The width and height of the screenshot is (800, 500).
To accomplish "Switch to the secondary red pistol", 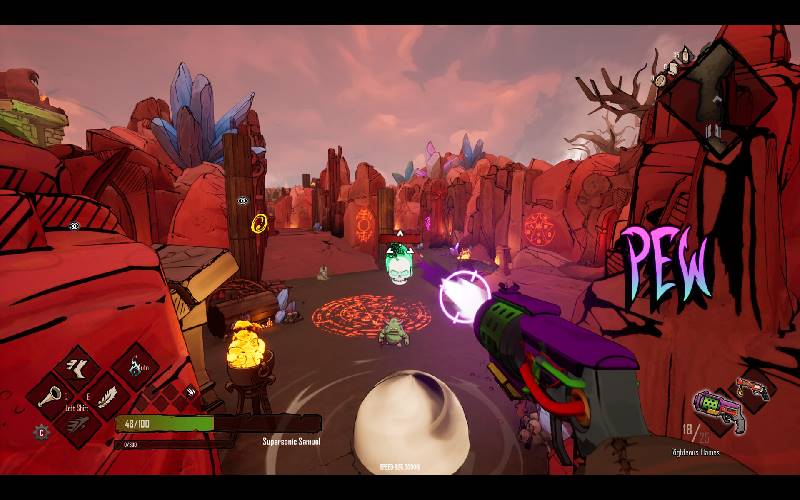I will pyautogui.click(x=752, y=387).
